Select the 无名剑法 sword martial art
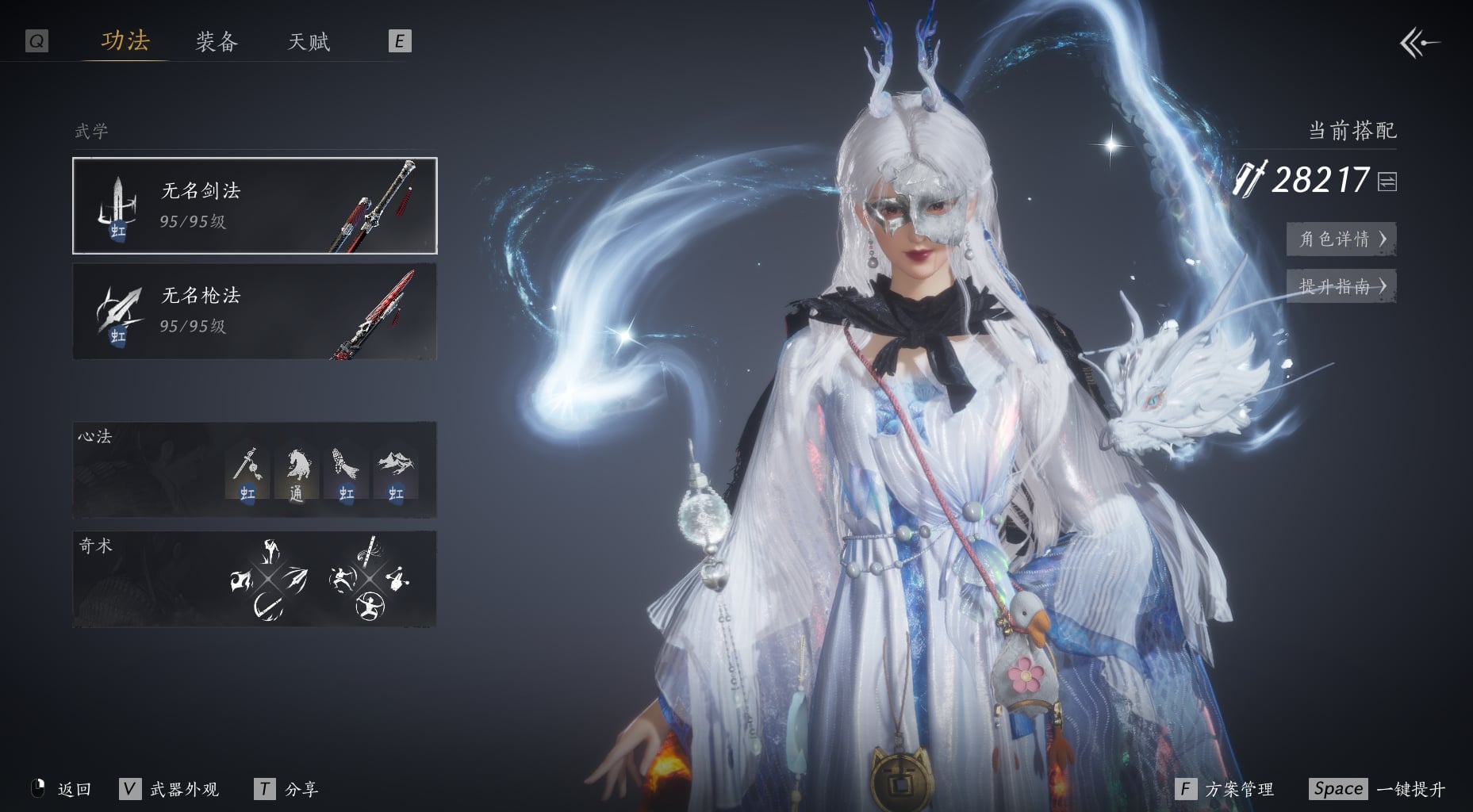This screenshot has height=812, width=1473. pyautogui.click(x=255, y=205)
